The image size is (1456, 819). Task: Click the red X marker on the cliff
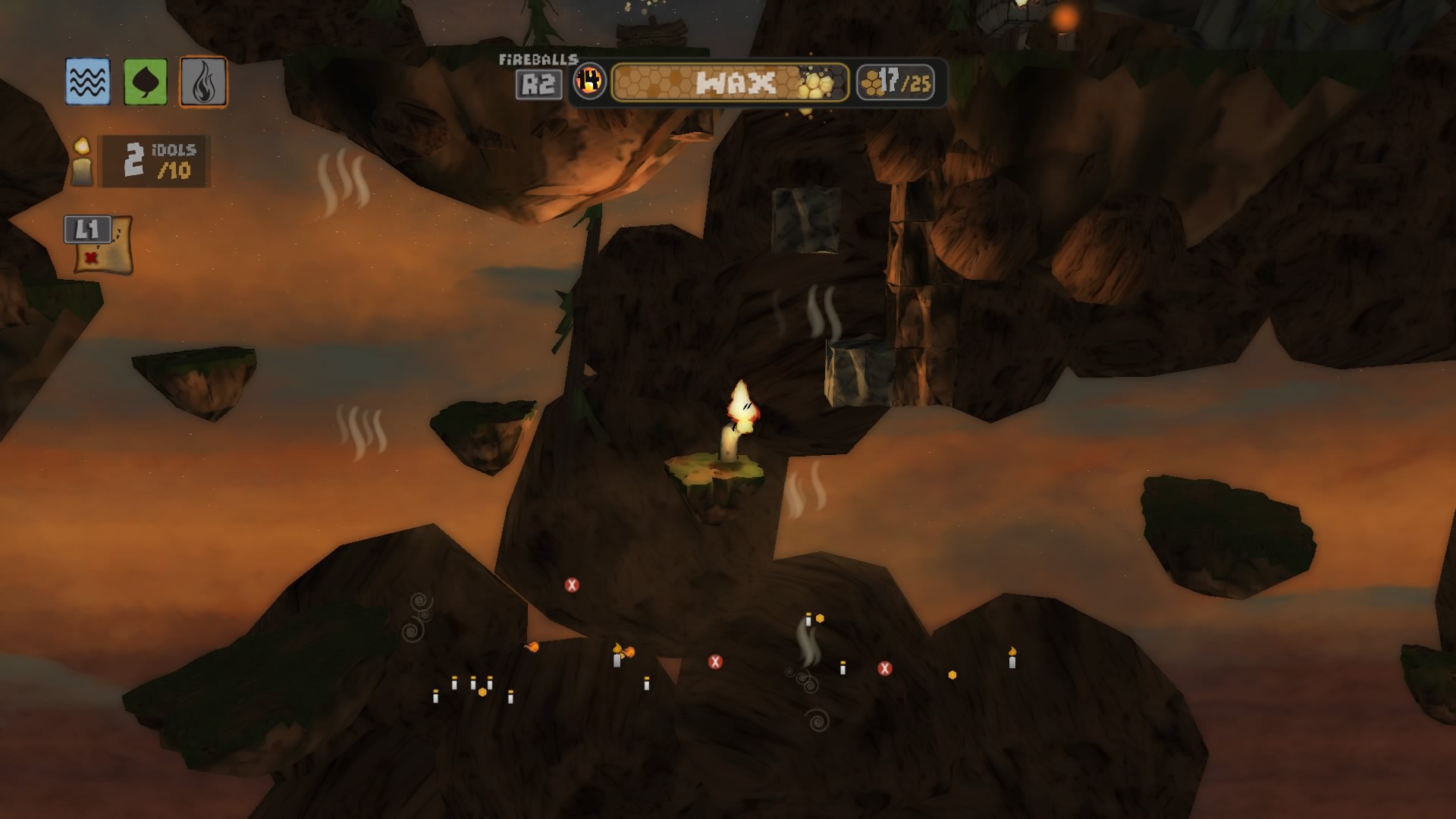[571, 584]
